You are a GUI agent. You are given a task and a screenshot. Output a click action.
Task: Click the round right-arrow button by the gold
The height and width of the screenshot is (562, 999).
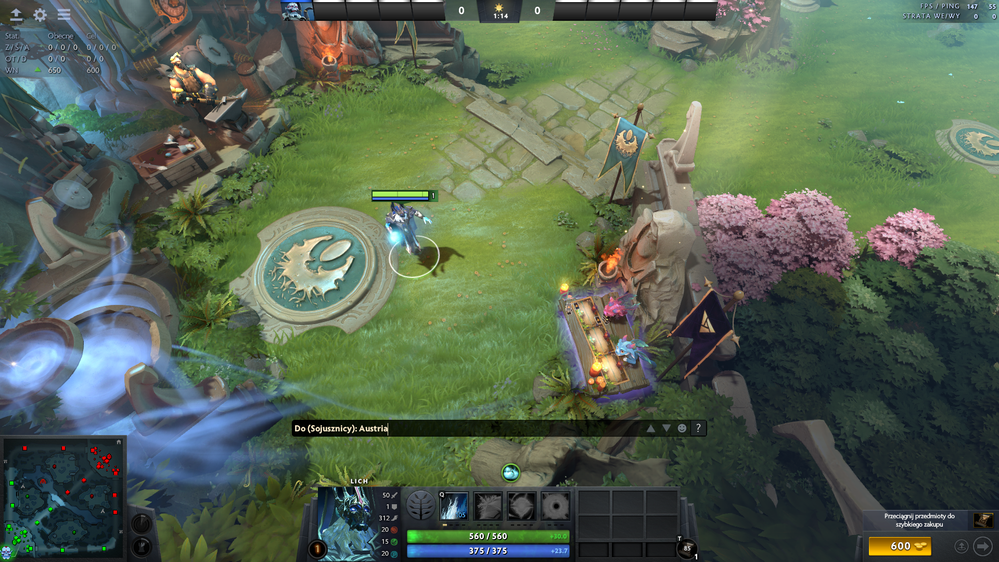[x=982, y=546]
